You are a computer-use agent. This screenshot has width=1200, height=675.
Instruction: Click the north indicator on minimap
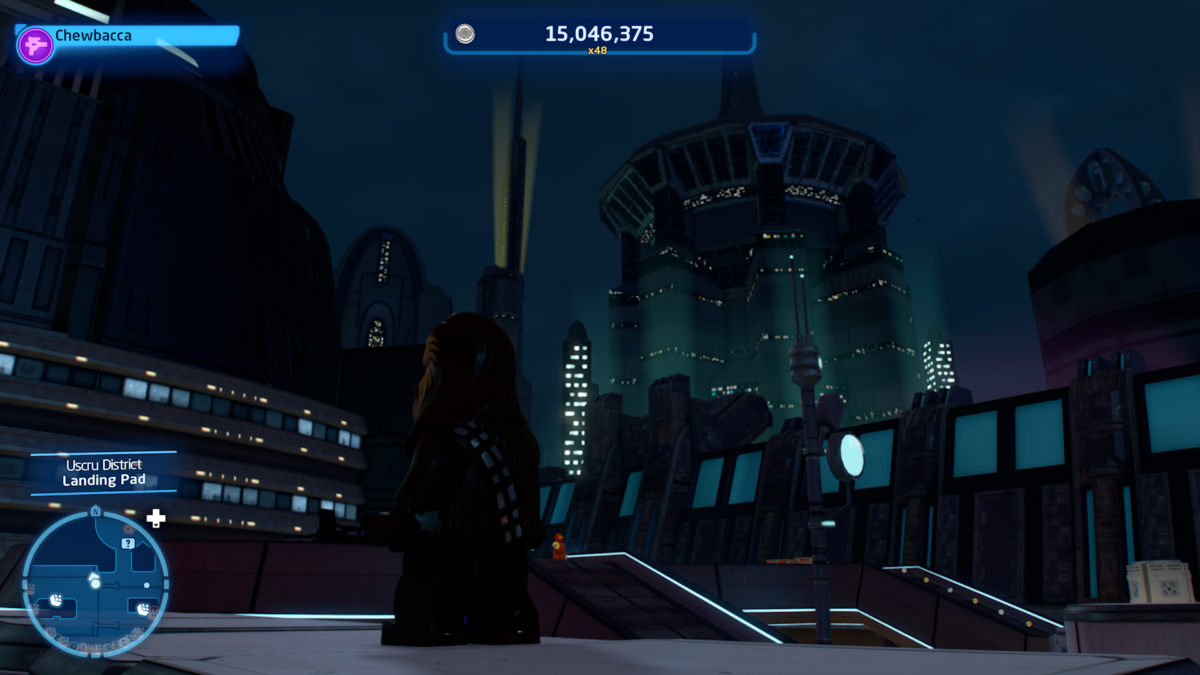[95, 511]
